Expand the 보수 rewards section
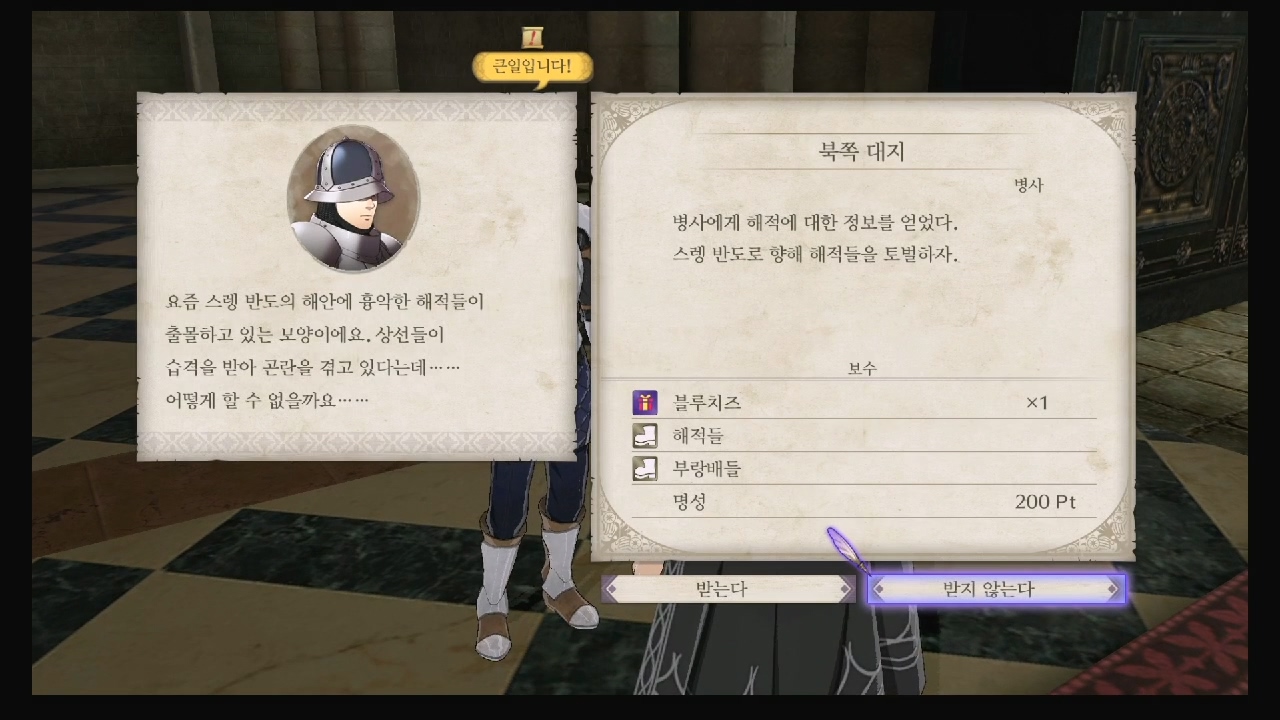This screenshot has width=1280, height=720. (866, 368)
